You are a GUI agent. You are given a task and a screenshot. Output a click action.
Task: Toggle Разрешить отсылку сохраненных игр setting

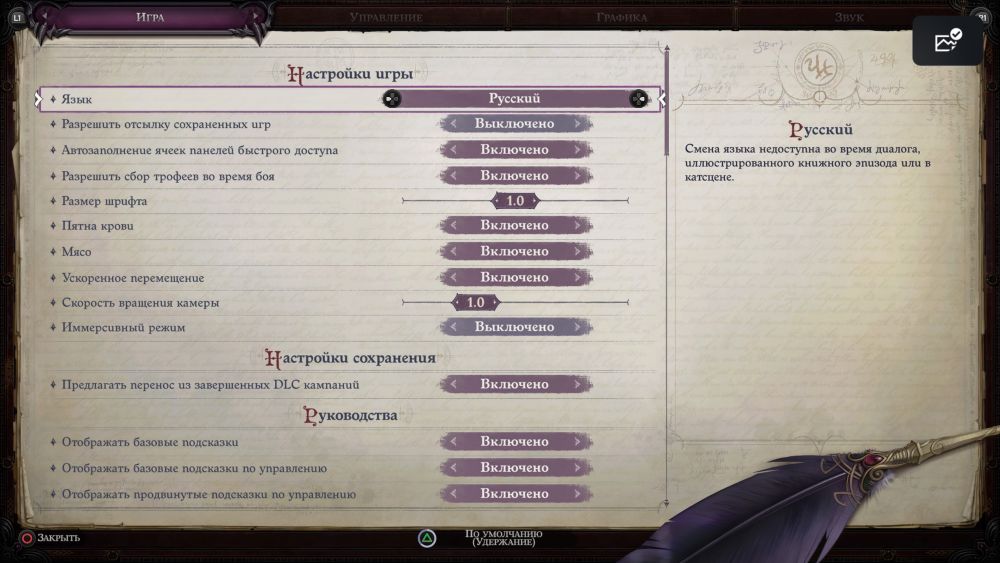[x=515, y=124]
